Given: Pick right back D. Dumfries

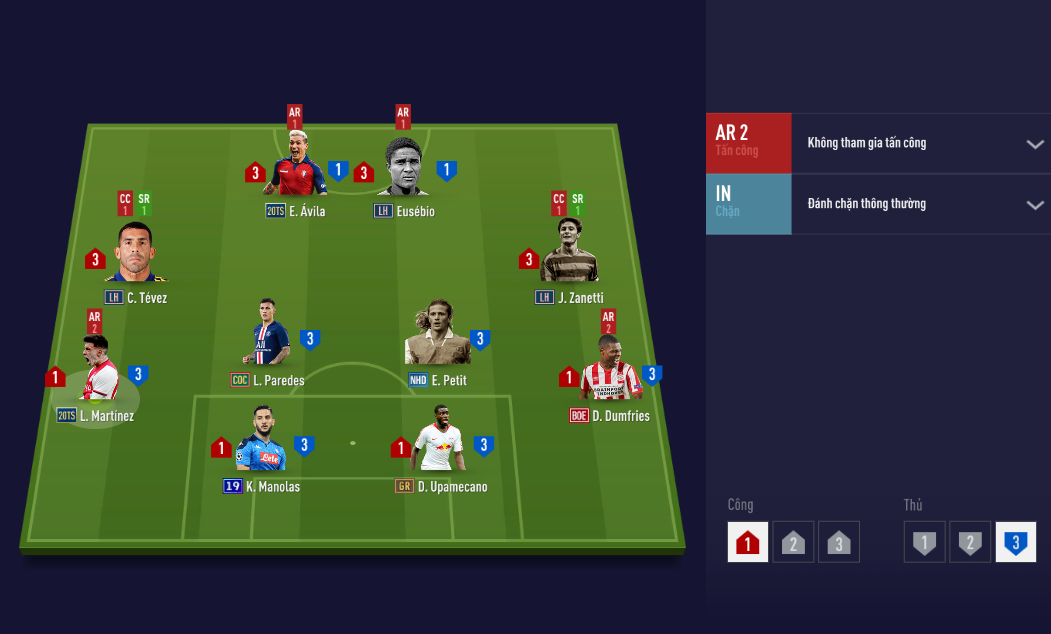Looking at the screenshot, I should click(x=610, y=374).
